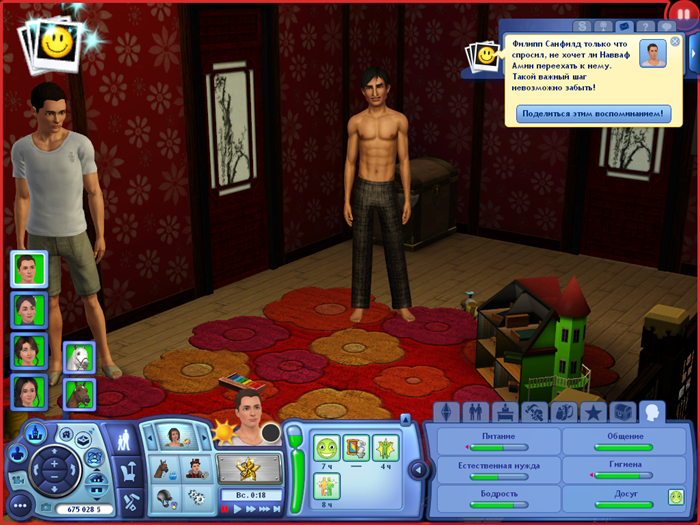Screen dimensions: 700x525
Task: Open the three-dots options menu button
Action: [17, 505]
